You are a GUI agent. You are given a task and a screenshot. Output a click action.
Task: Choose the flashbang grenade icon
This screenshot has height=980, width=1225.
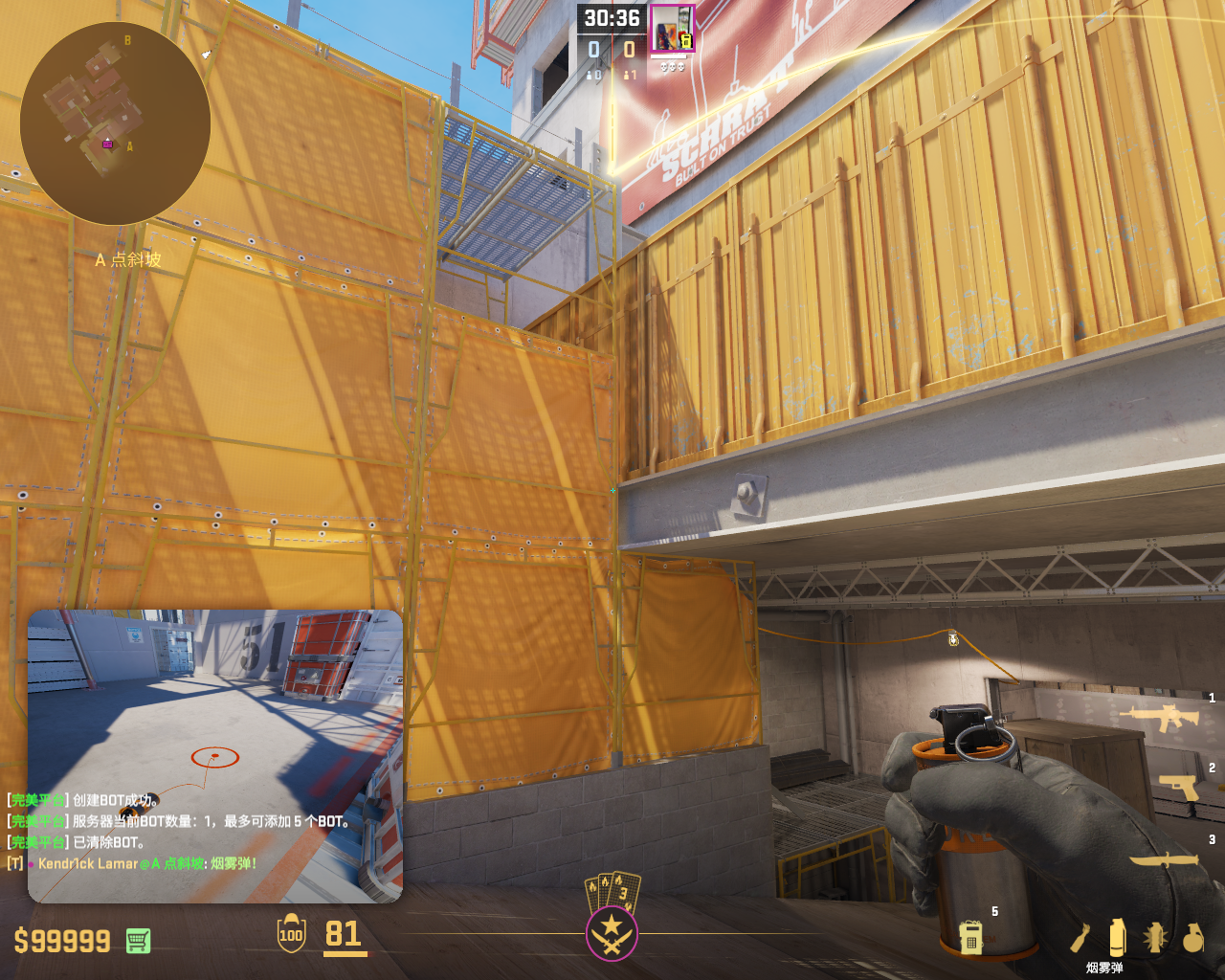pyautogui.click(x=1155, y=938)
